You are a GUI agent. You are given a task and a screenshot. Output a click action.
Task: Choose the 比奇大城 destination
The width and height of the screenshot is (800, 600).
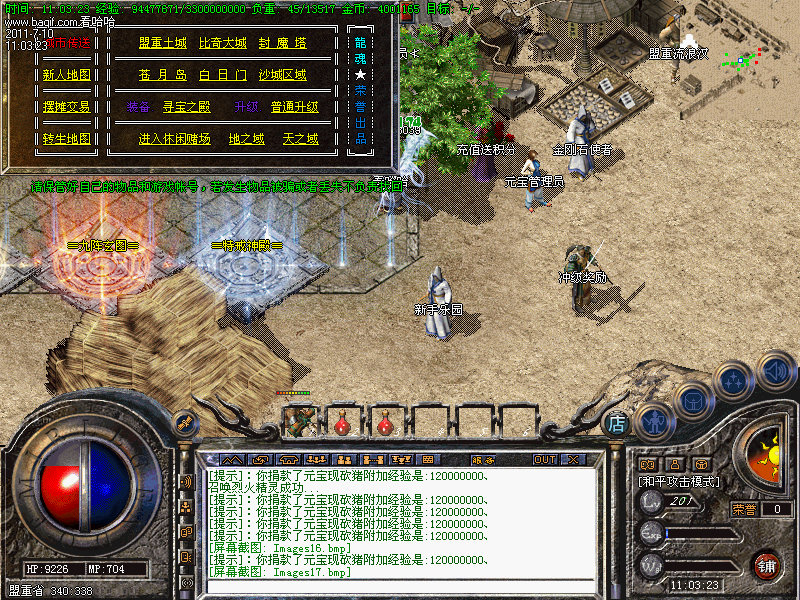tap(222, 44)
